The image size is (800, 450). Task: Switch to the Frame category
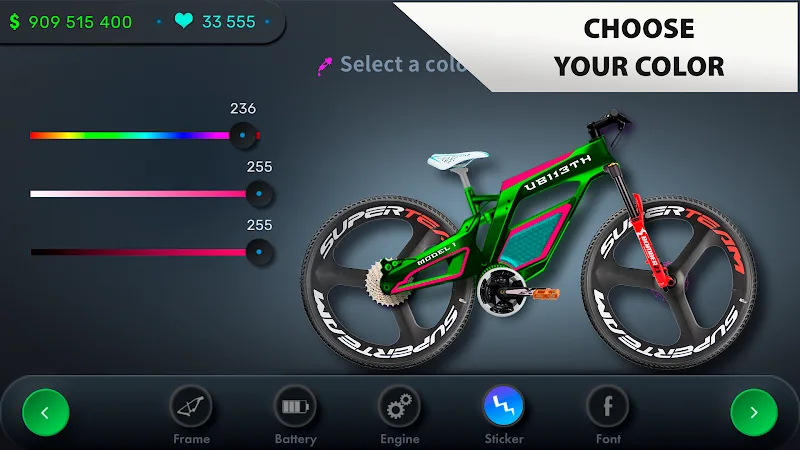pyautogui.click(x=191, y=408)
